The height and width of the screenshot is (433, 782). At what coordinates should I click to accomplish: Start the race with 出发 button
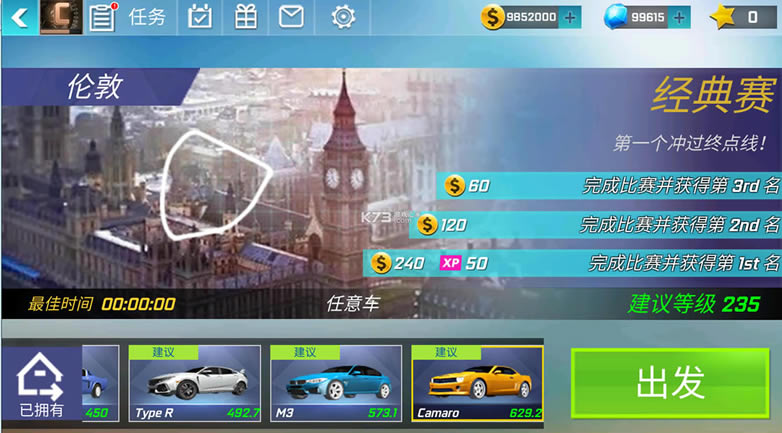click(670, 383)
